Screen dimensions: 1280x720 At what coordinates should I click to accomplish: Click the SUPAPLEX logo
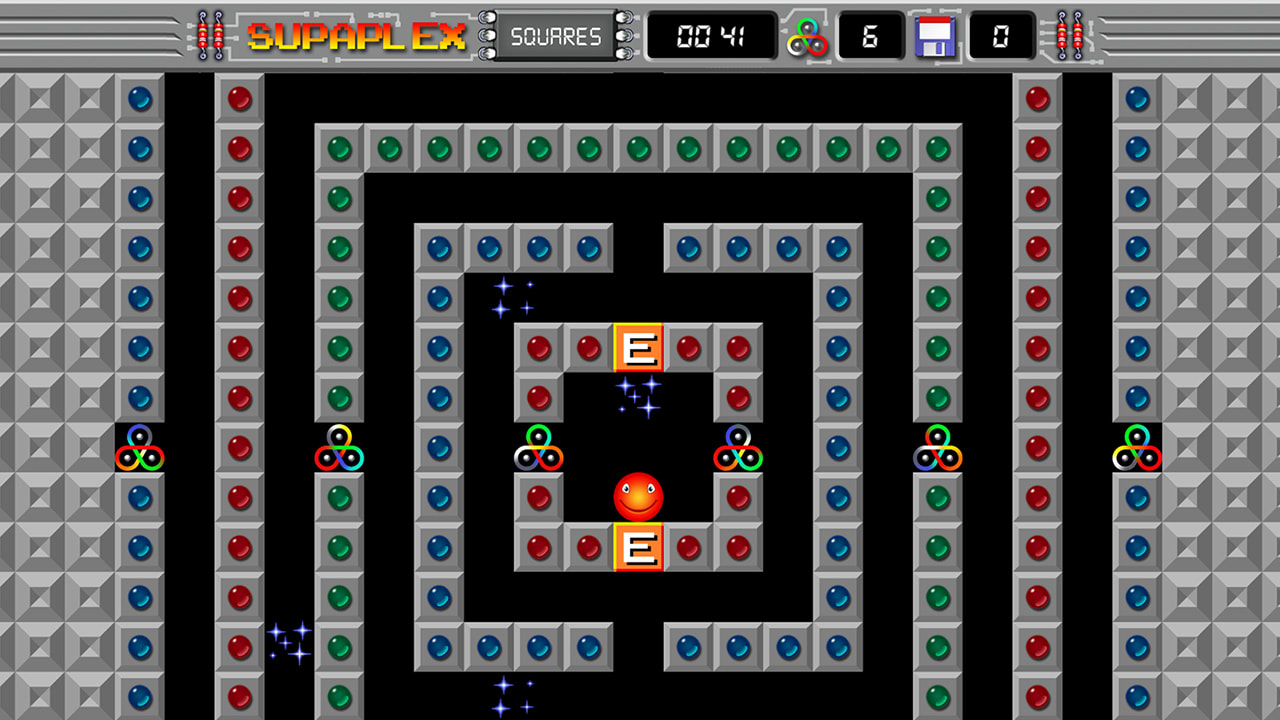tap(357, 34)
